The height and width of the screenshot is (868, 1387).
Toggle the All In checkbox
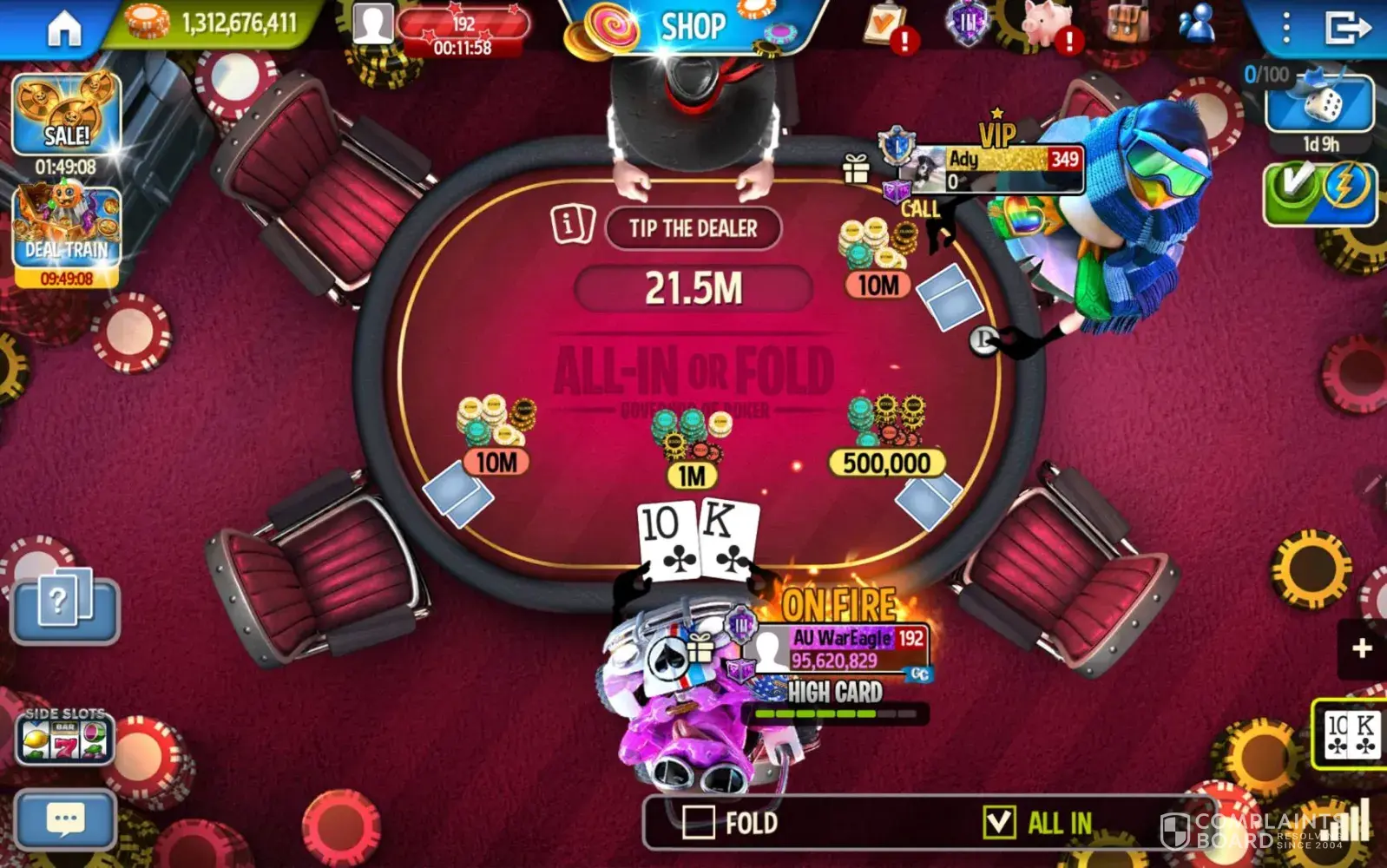tap(999, 821)
